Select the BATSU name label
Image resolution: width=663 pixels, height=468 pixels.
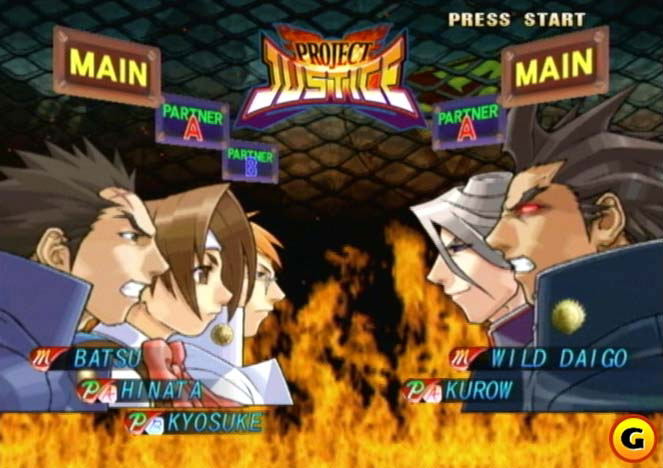tap(104, 357)
